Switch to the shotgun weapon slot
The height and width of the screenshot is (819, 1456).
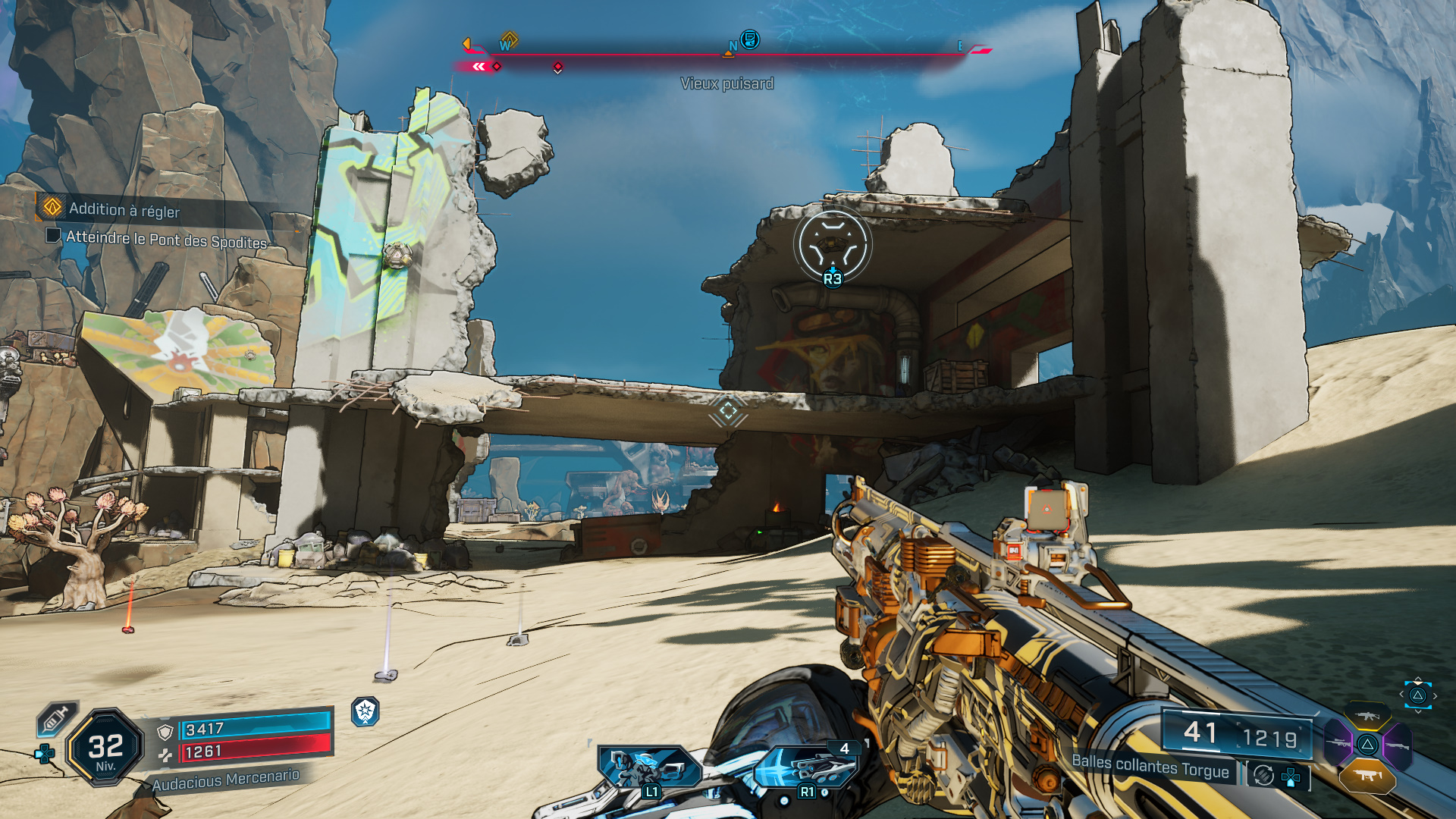[1398, 746]
